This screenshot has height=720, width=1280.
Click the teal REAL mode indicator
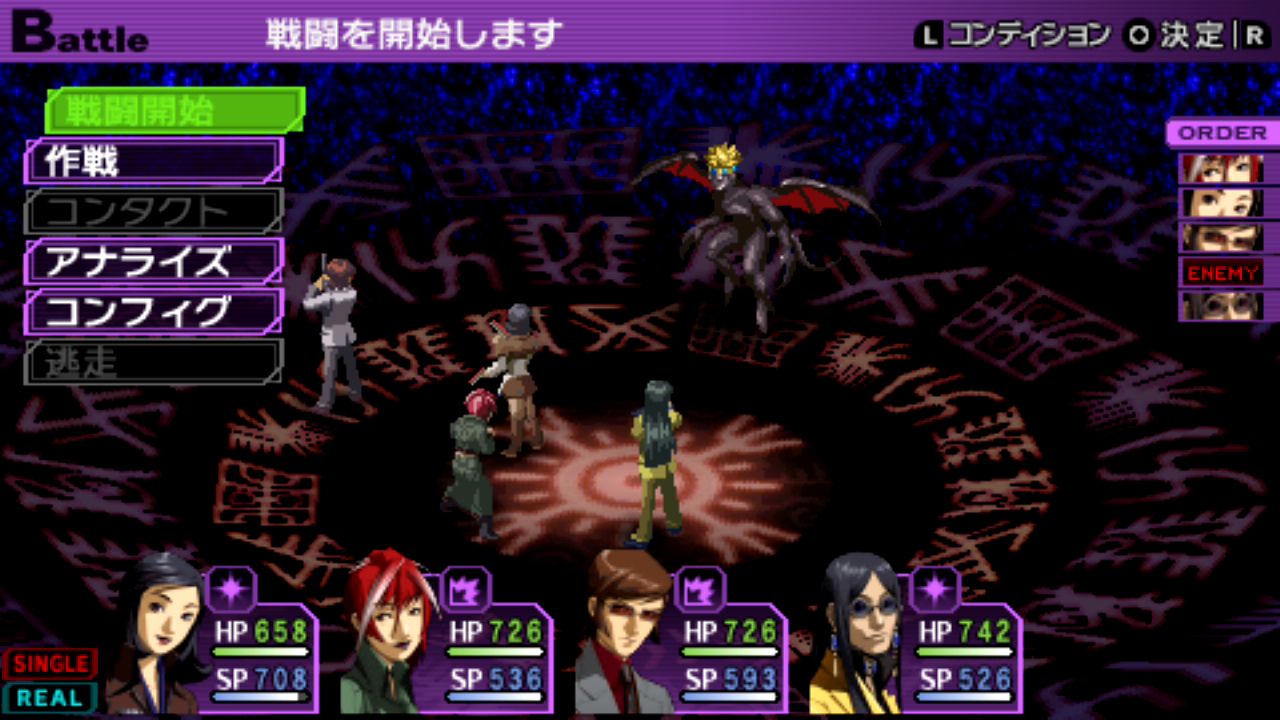click(x=50, y=697)
